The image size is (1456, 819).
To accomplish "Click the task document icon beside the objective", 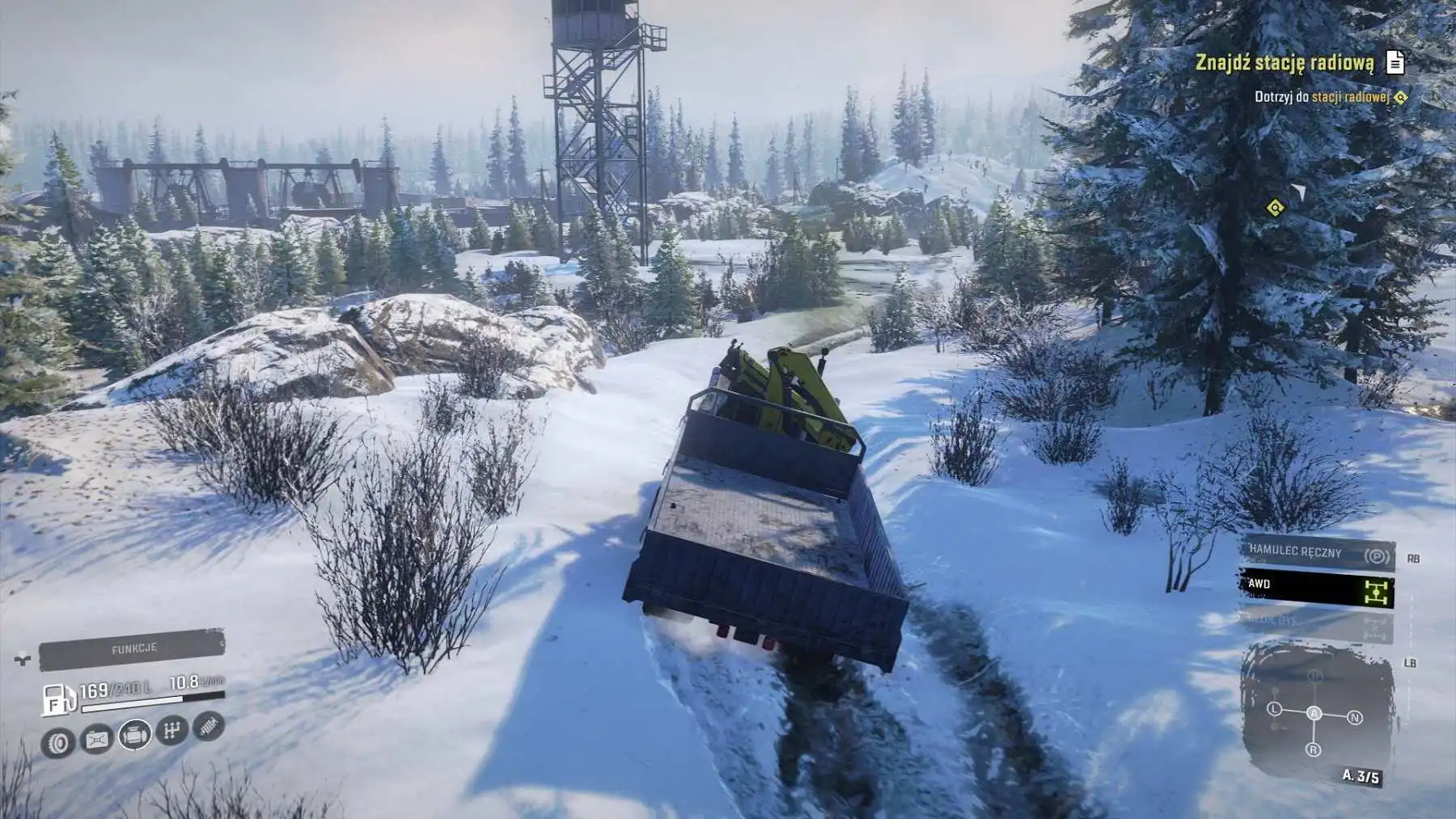I will pyautogui.click(x=1395, y=62).
